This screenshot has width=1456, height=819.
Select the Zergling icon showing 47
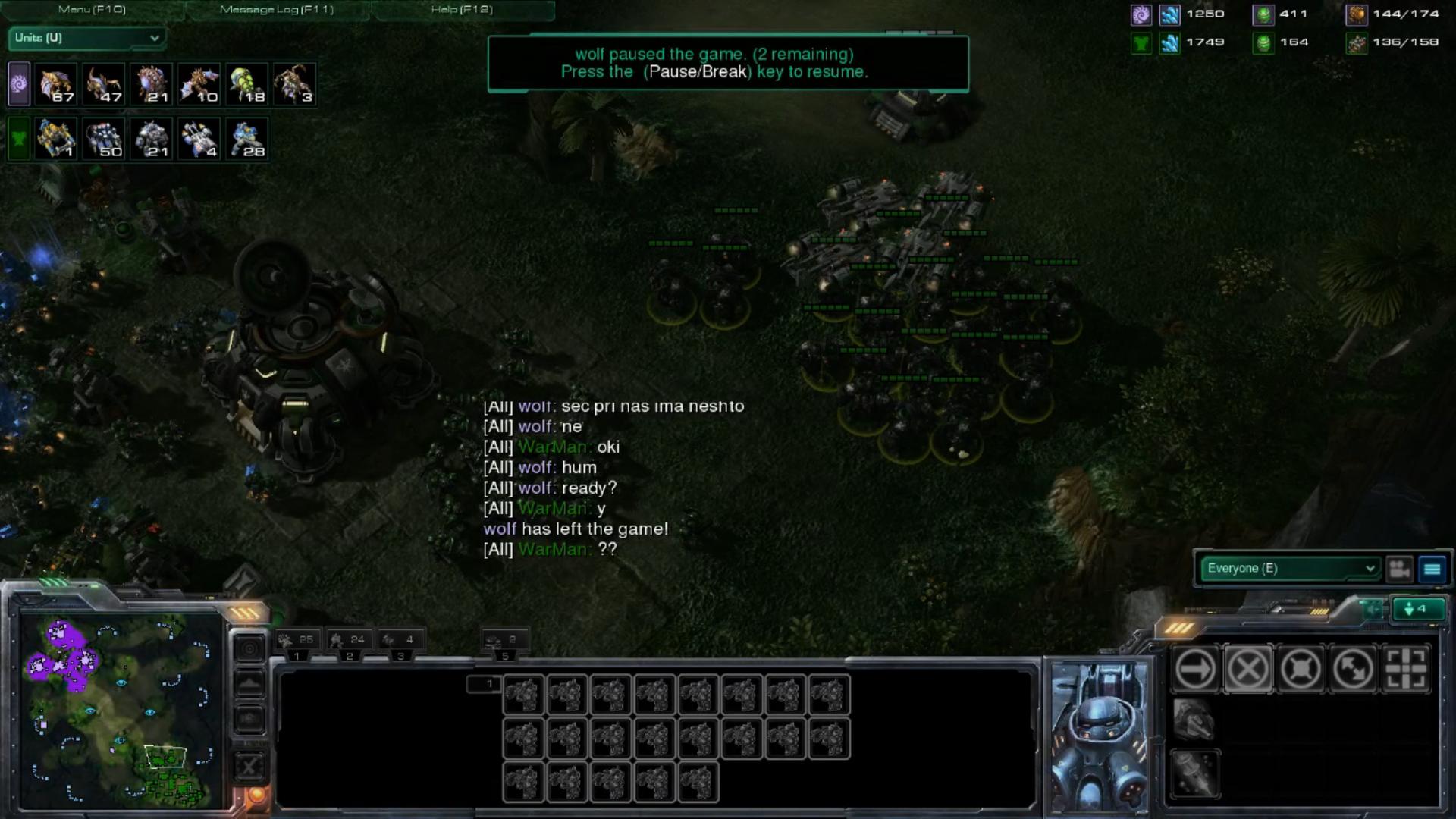[104, 84]
